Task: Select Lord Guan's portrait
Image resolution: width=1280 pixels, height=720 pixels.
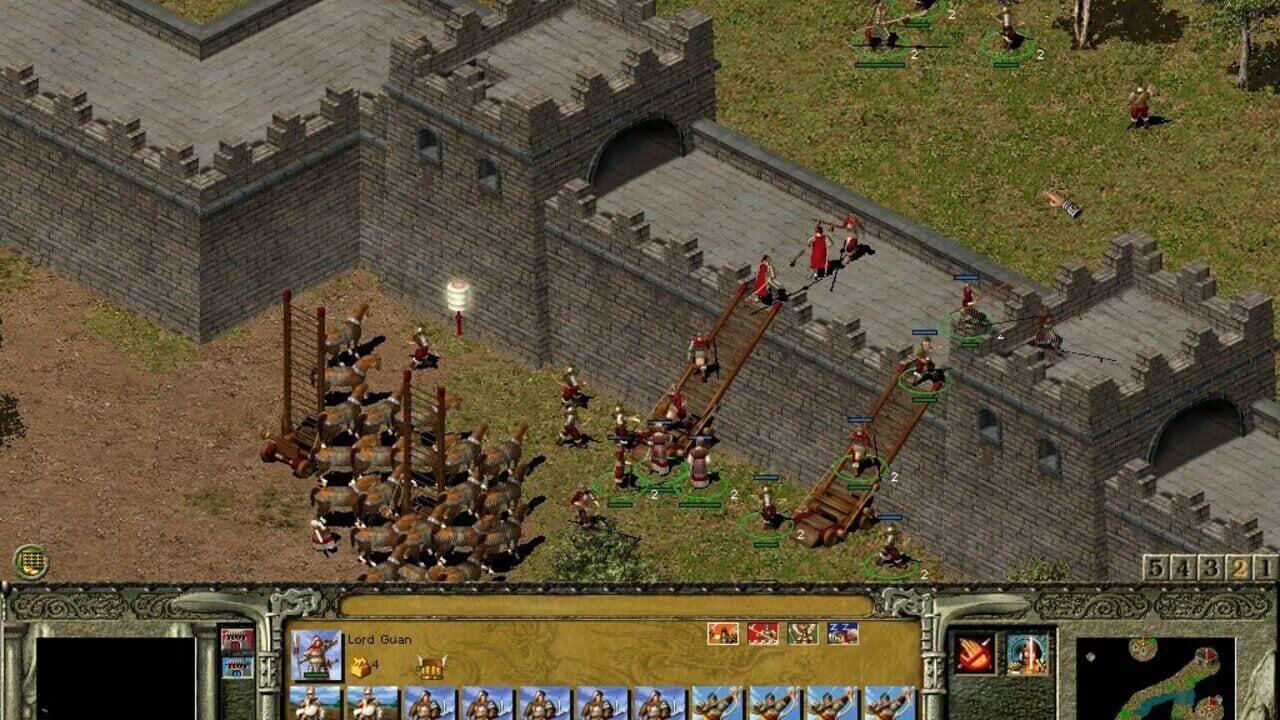Action: click(x=316, y=655)
